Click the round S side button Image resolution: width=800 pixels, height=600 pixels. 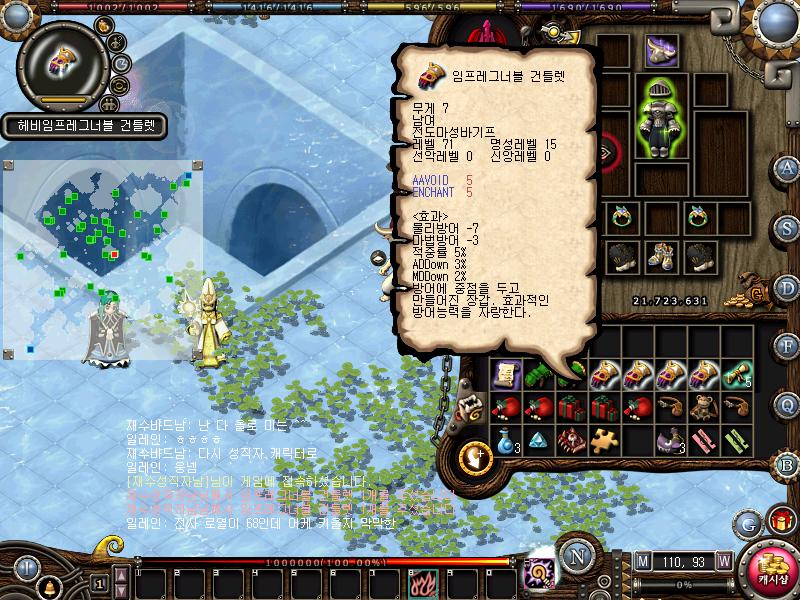point(787,226)
